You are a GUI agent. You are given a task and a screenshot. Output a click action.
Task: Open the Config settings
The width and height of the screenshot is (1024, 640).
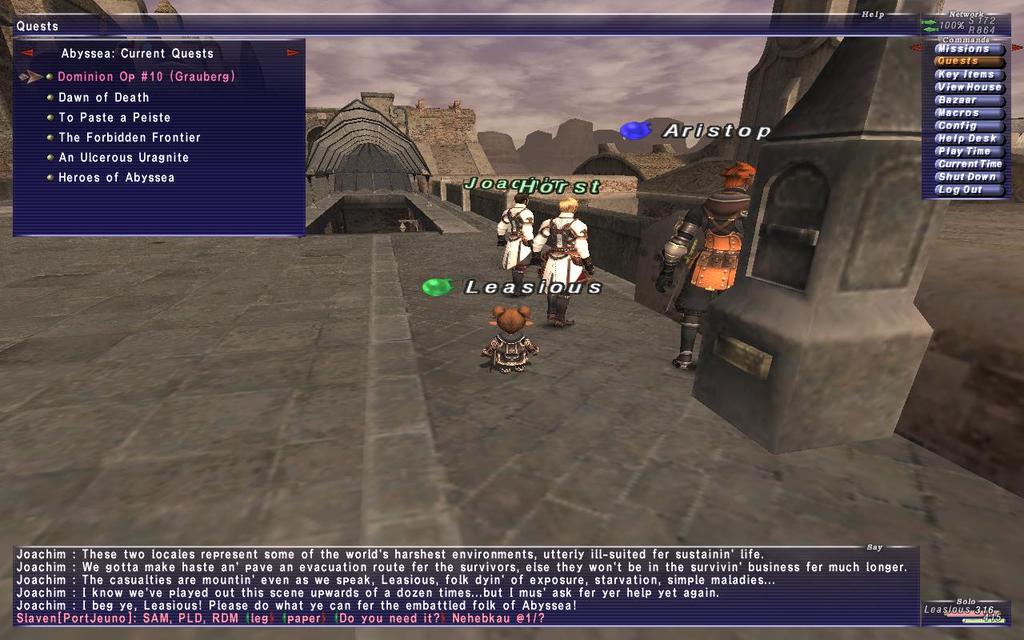point(967,126)
